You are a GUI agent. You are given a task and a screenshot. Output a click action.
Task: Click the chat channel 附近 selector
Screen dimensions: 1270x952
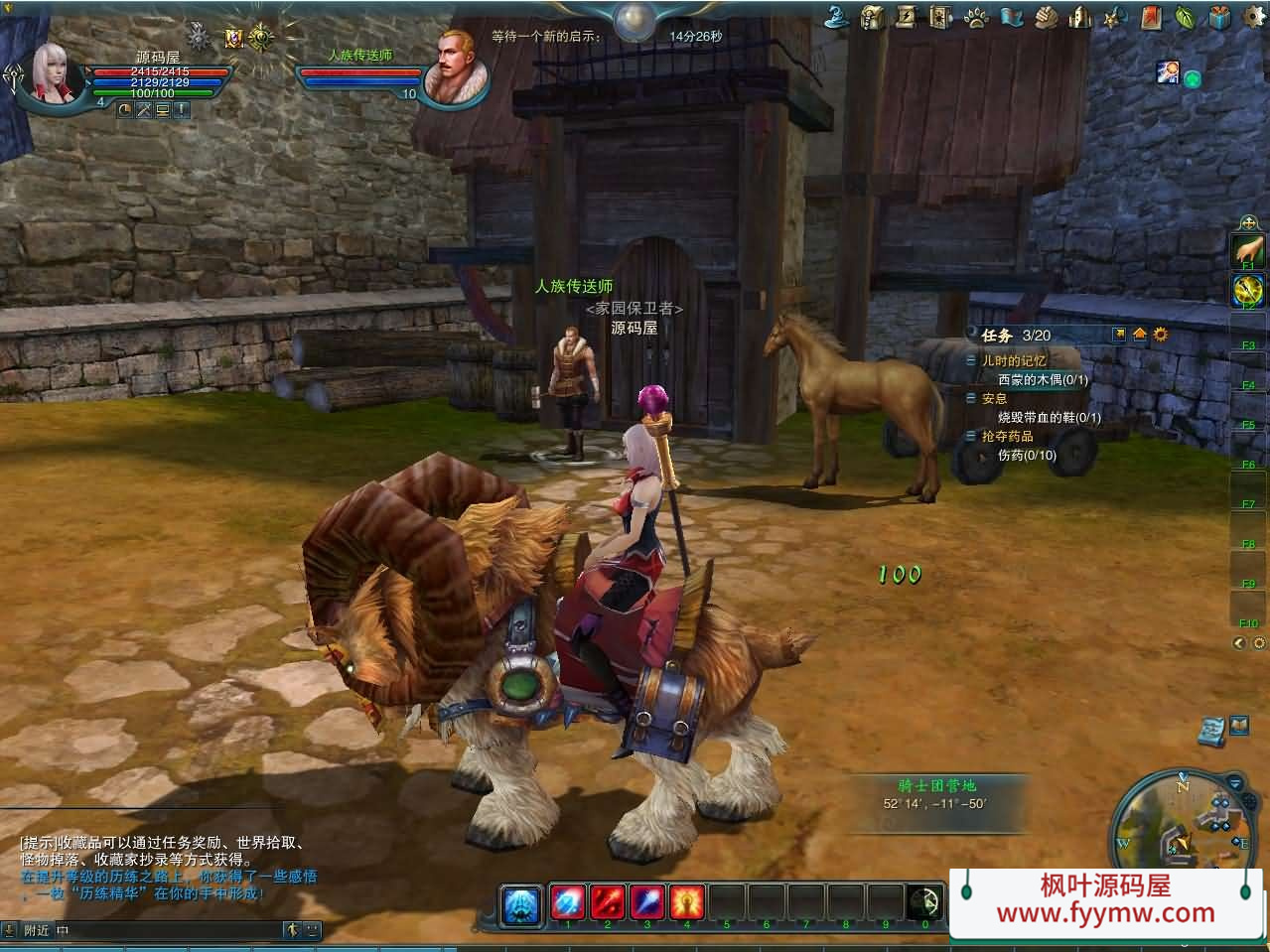click(x=37, y=930)
